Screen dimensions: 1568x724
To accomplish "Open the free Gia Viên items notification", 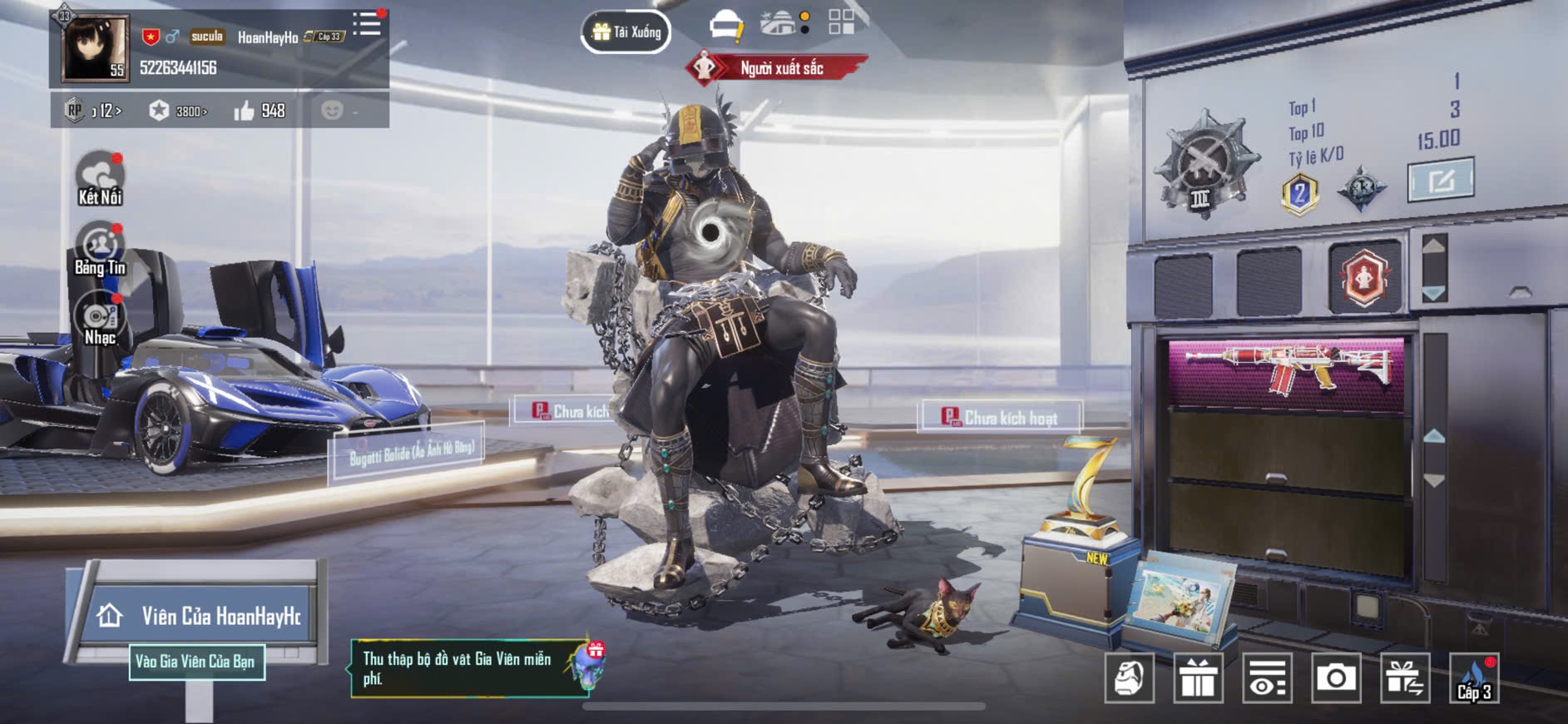I will [470, 668].
